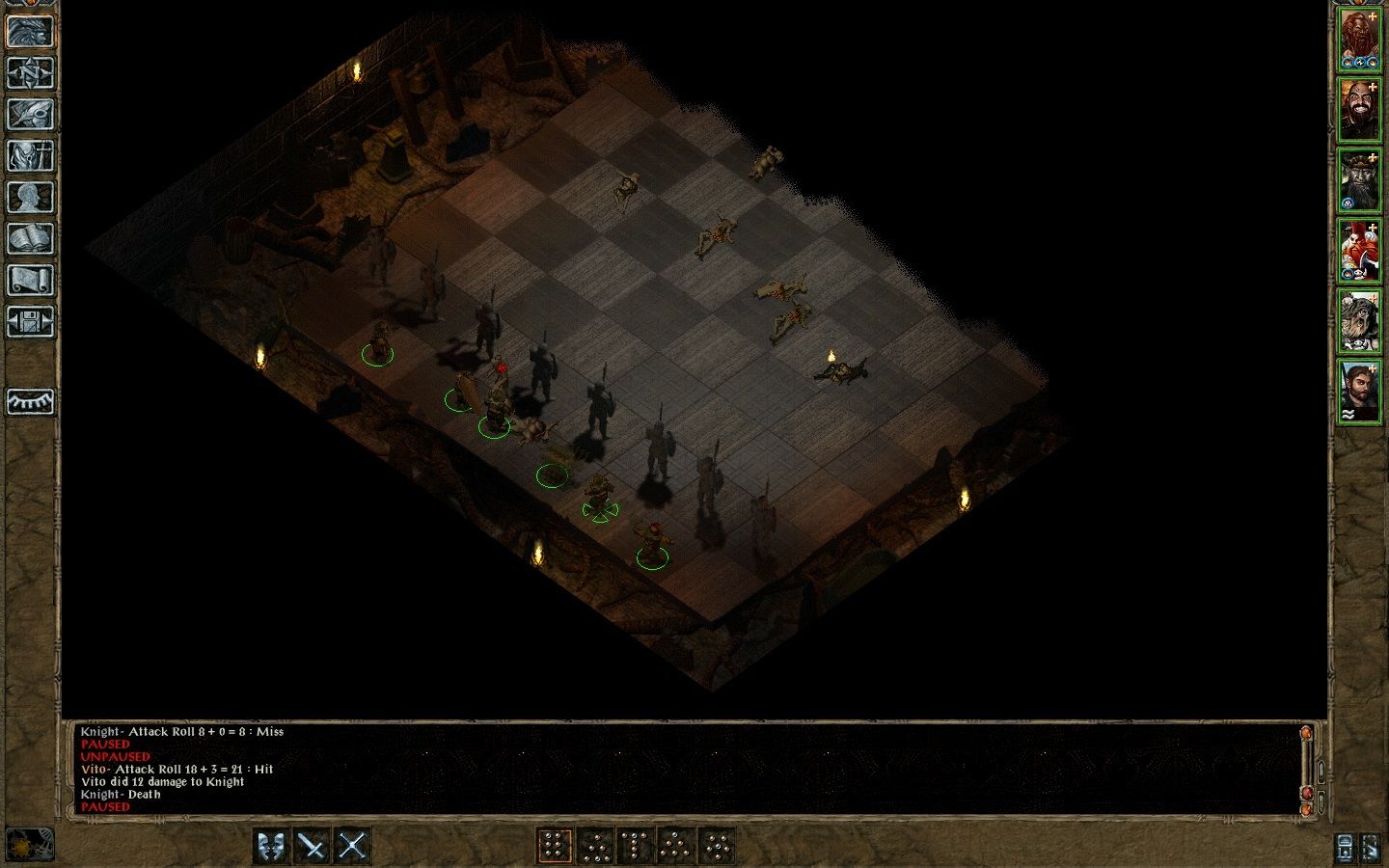This screenshot has width=1389, height=868.
Task: Select the crossed-swords guard action
Action: point(351,844)
